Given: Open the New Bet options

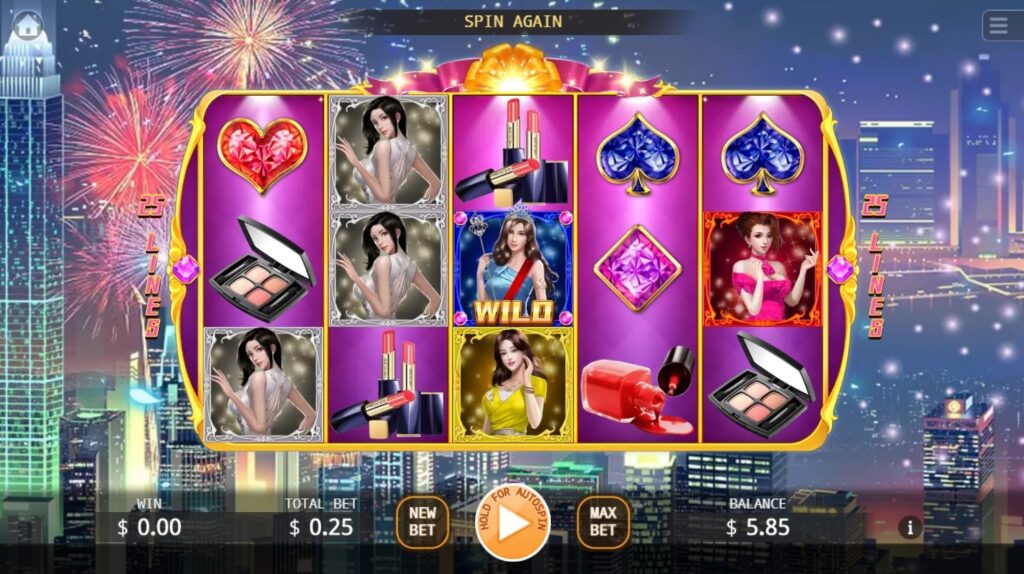Looking at the screenshot, I should click(422, 522).
